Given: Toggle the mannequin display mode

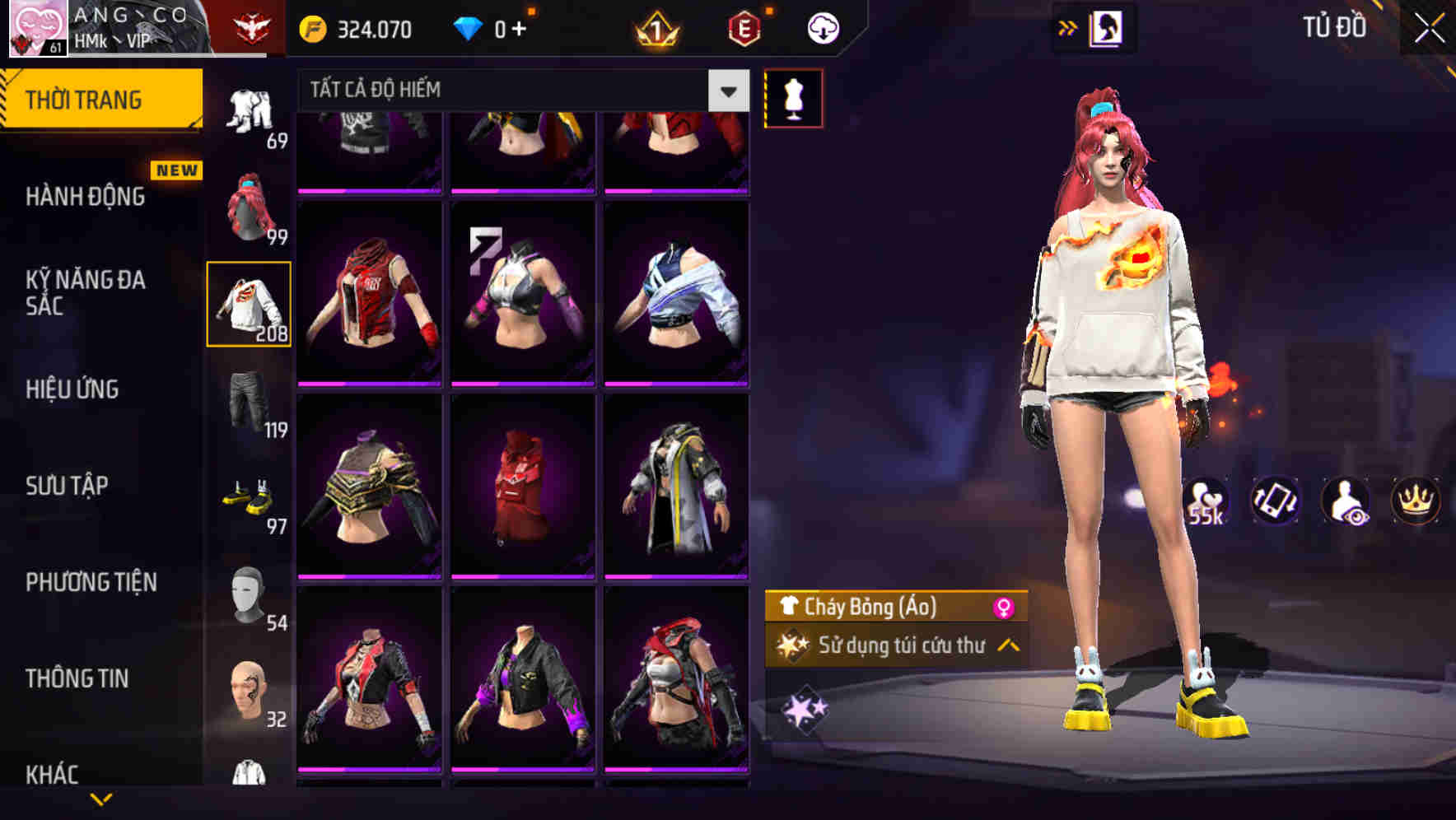Looking at the screenshot, I should pos(793,97).
